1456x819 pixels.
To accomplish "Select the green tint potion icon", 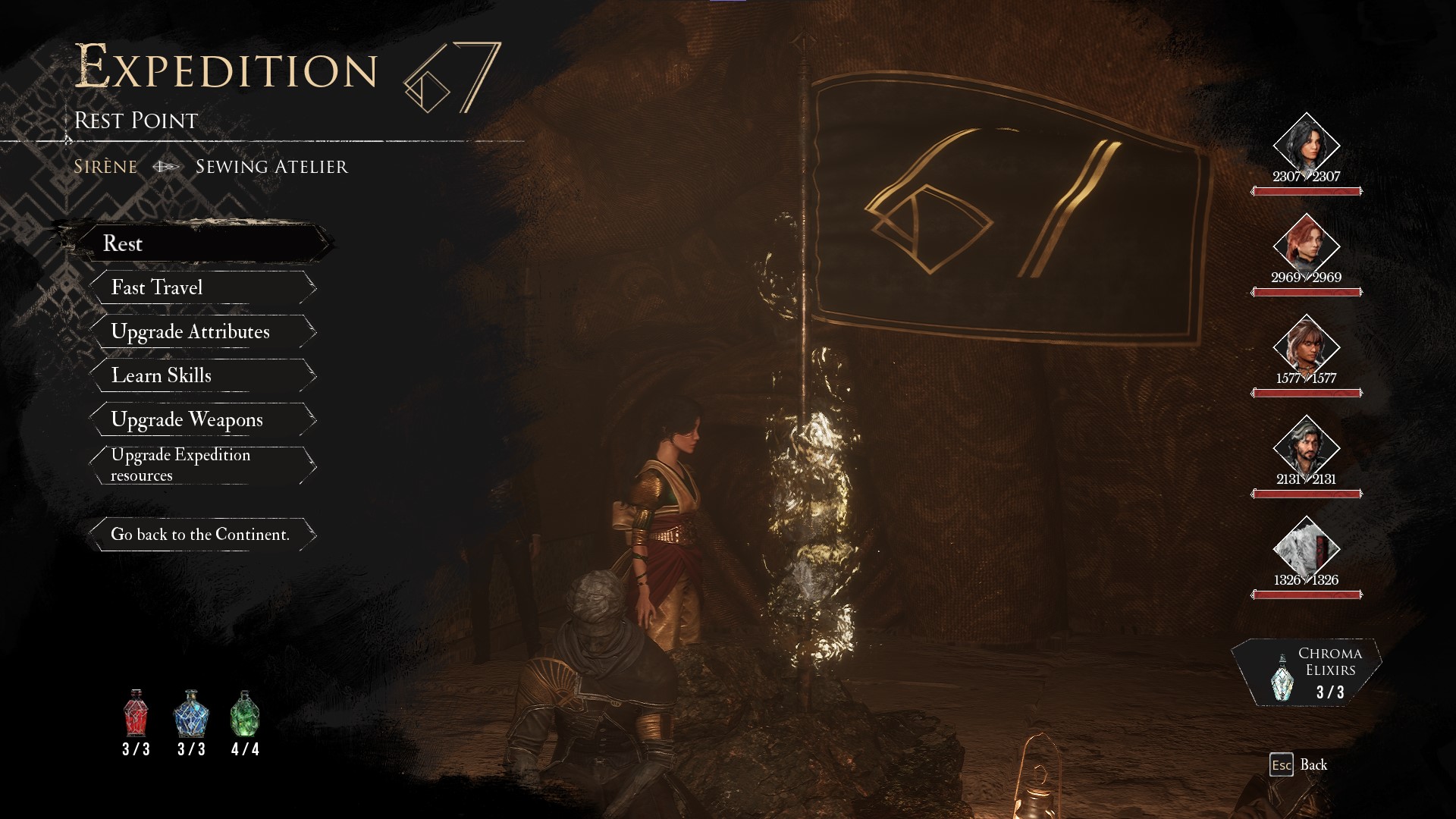I will [245, 714].
